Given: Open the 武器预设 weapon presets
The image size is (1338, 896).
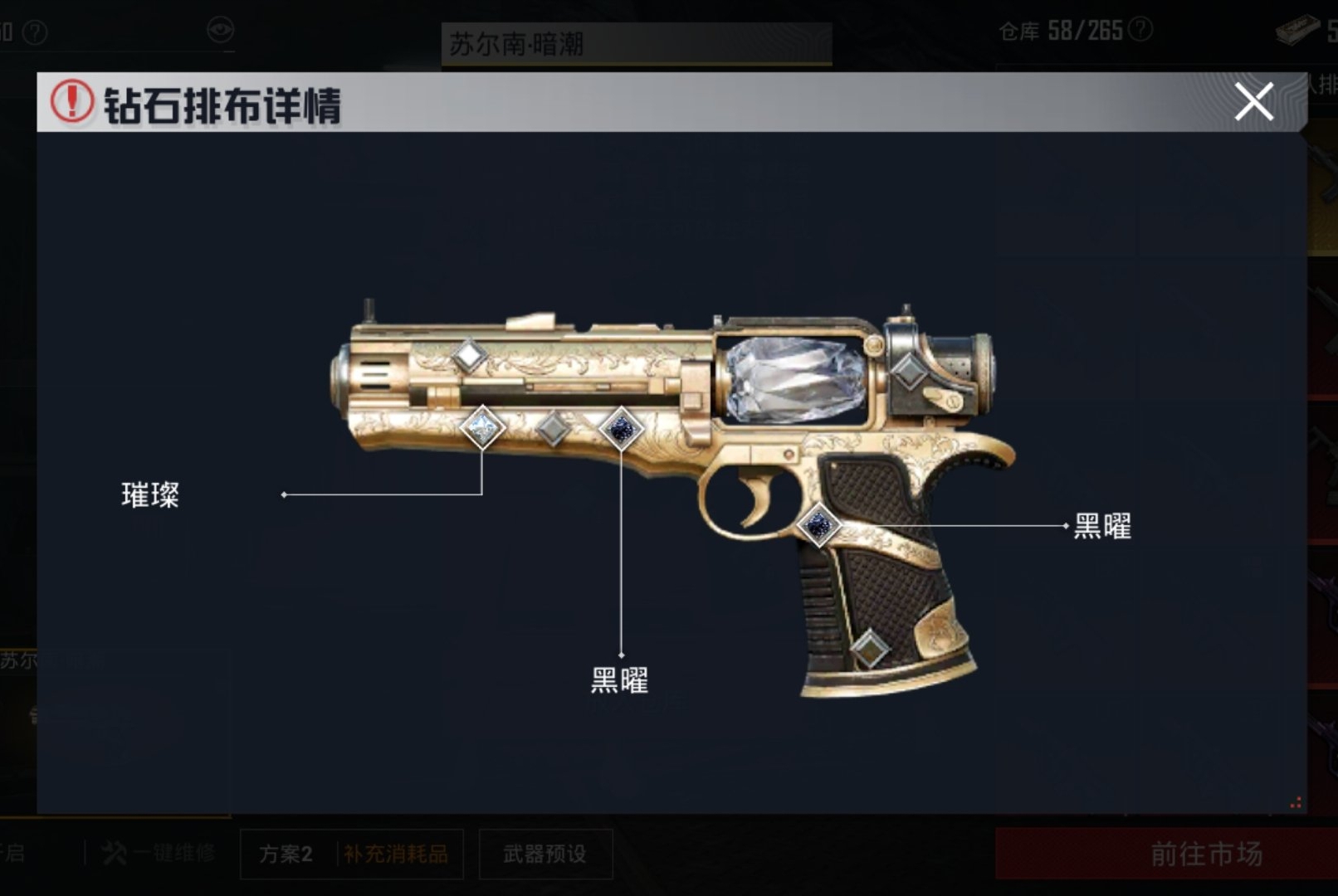Looking at the screenshot, I should (x=544, y=854).
